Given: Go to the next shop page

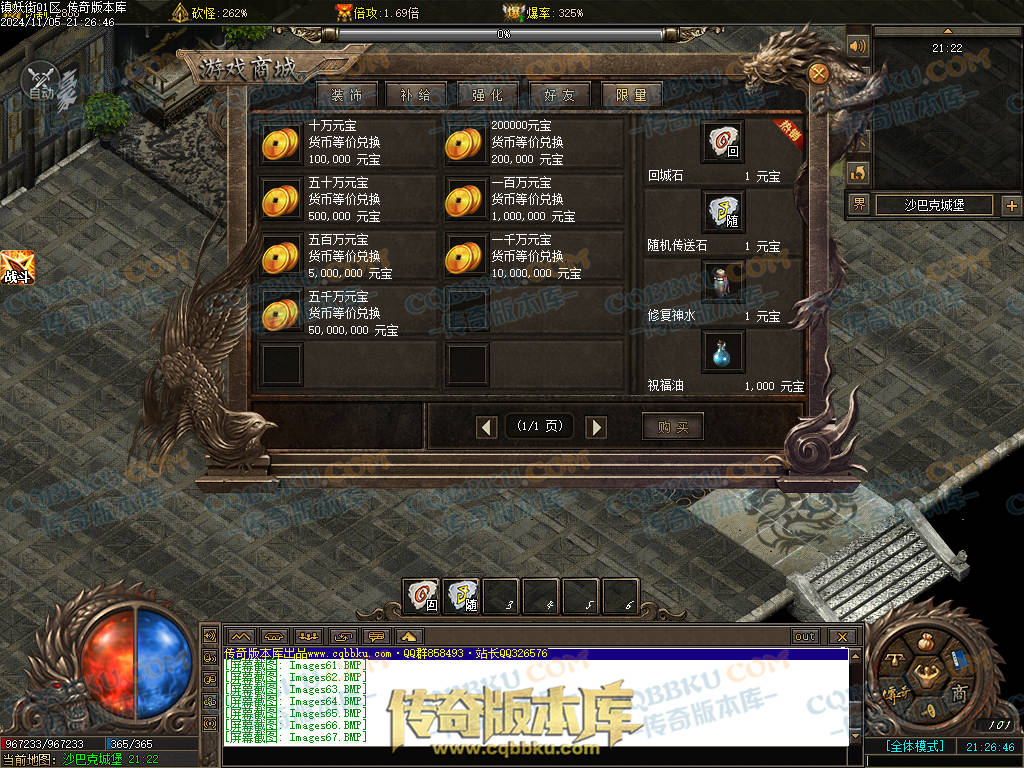Looking at the screenshot, I should [596, 428].
